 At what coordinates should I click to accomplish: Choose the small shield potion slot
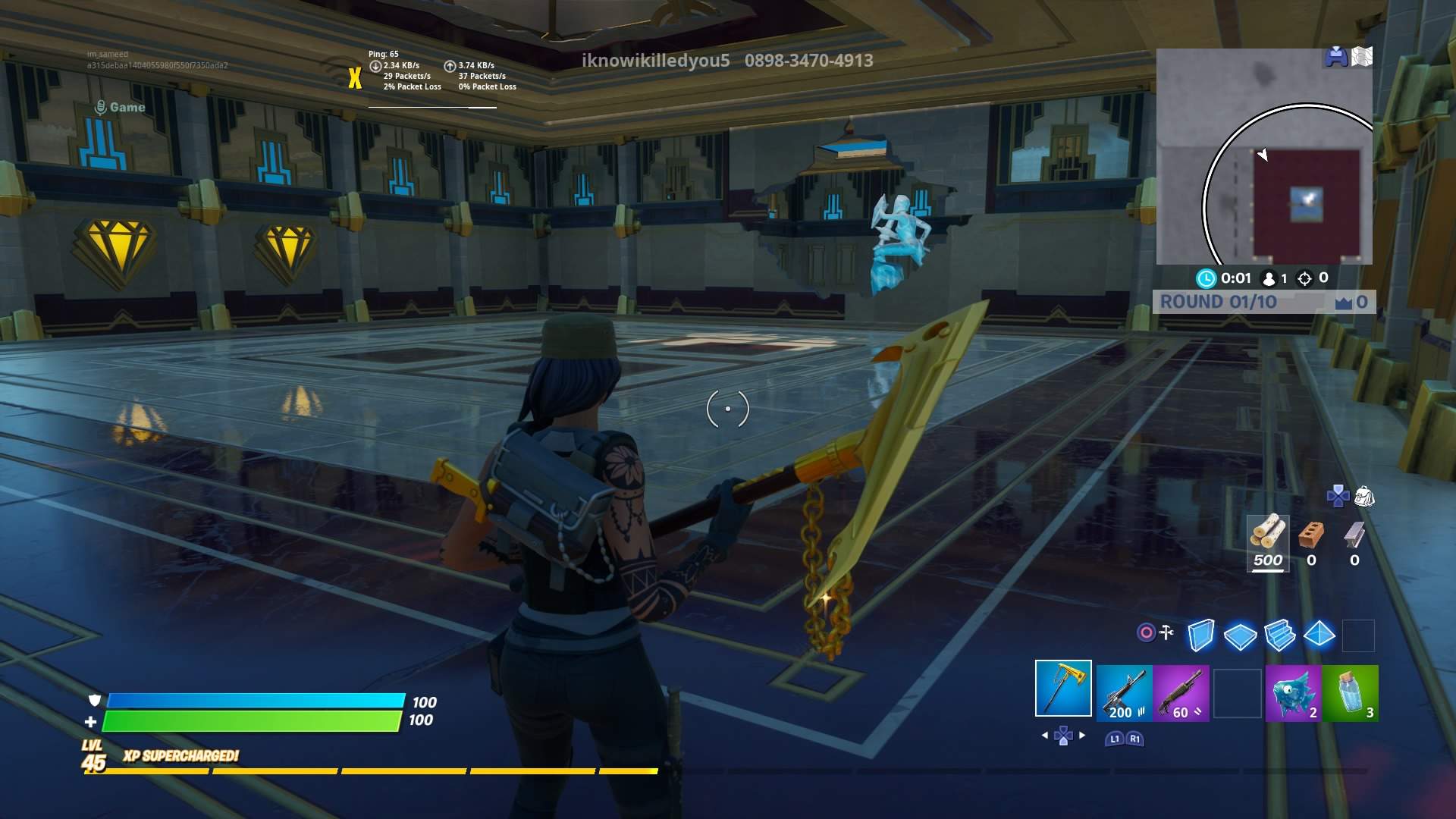coord(1351,692)
